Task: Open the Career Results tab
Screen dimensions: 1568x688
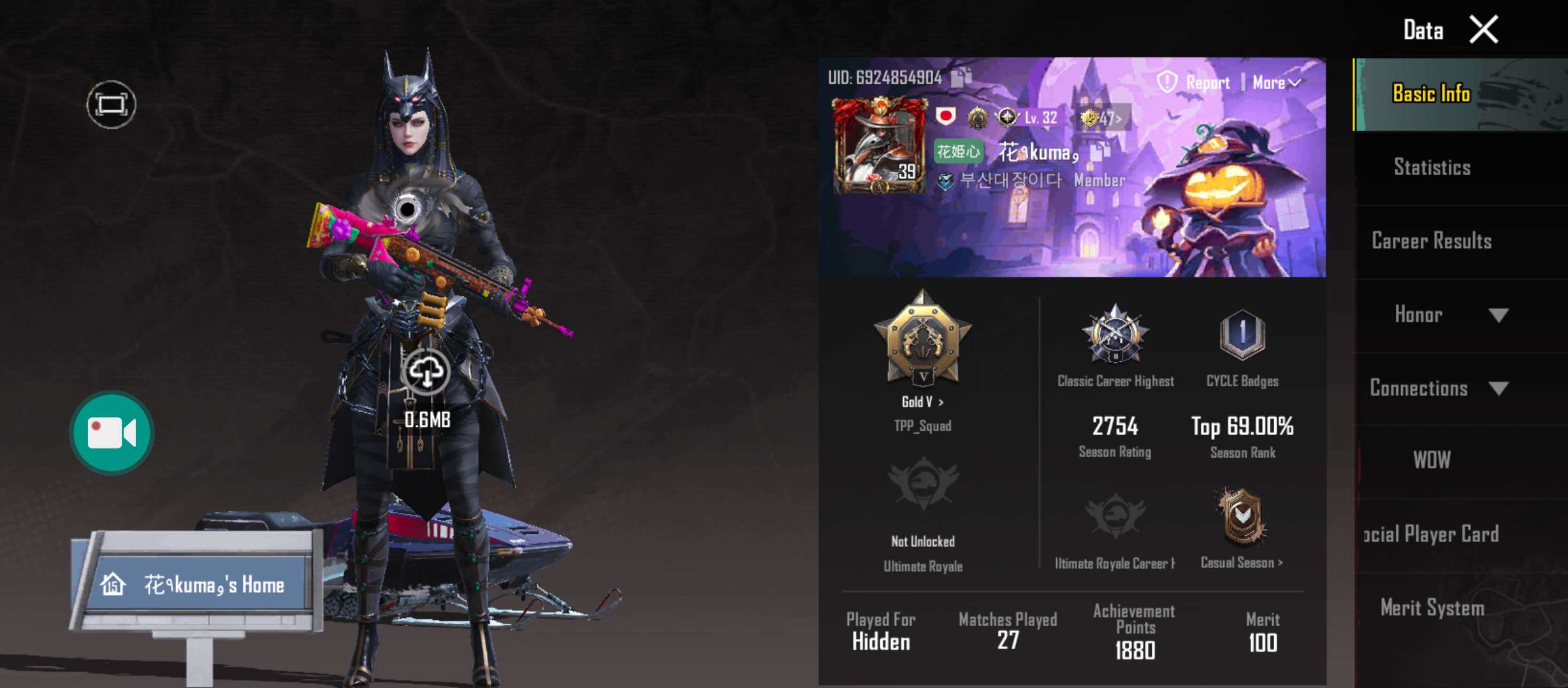Action: (x=1432, y=241)
